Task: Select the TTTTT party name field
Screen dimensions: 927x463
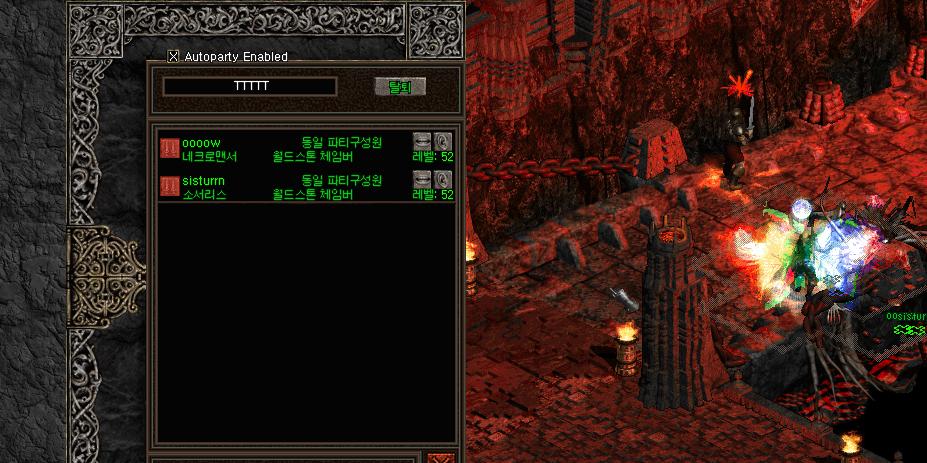Action: 249,87
